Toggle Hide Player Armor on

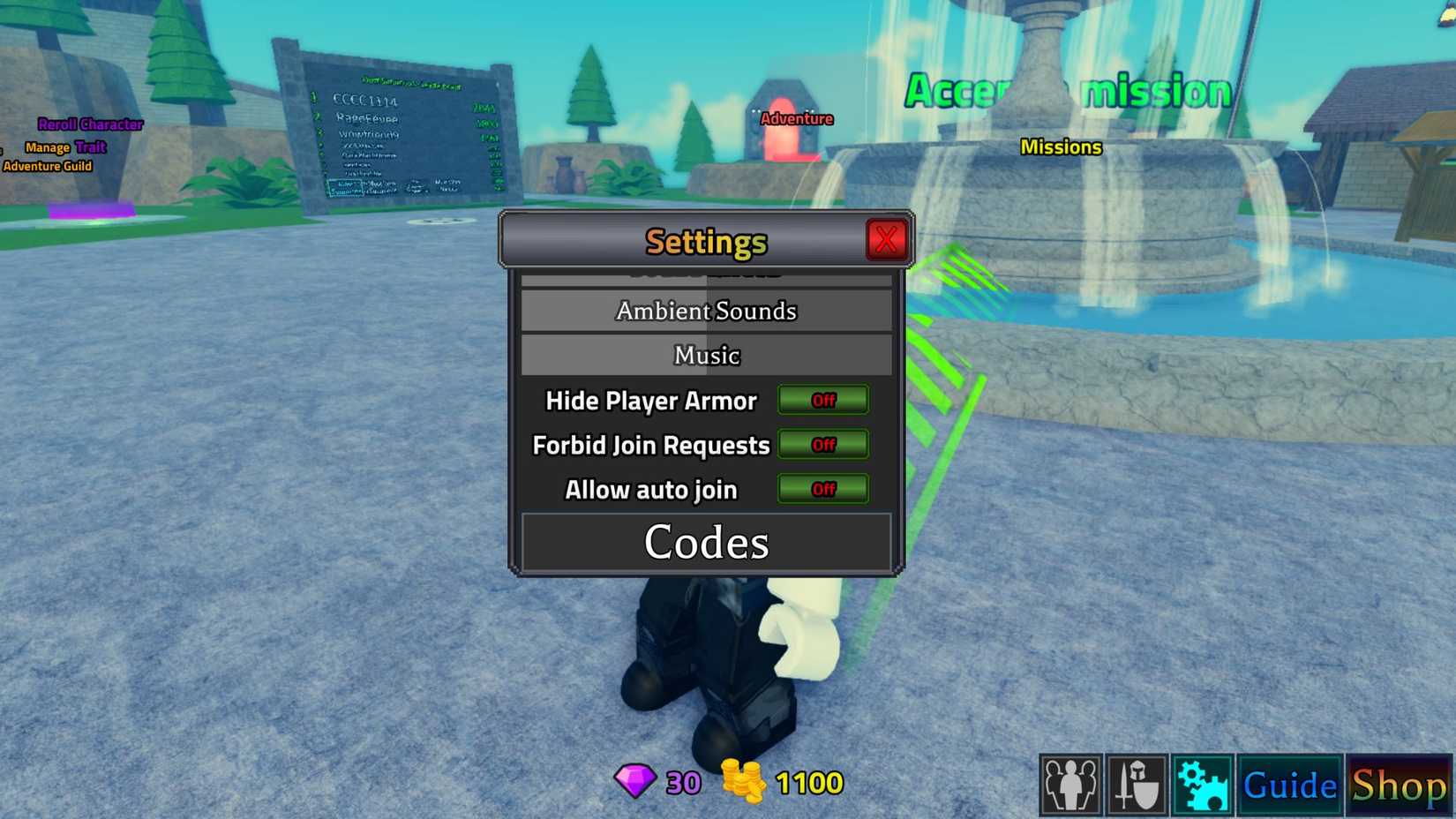tap(822, 400)
